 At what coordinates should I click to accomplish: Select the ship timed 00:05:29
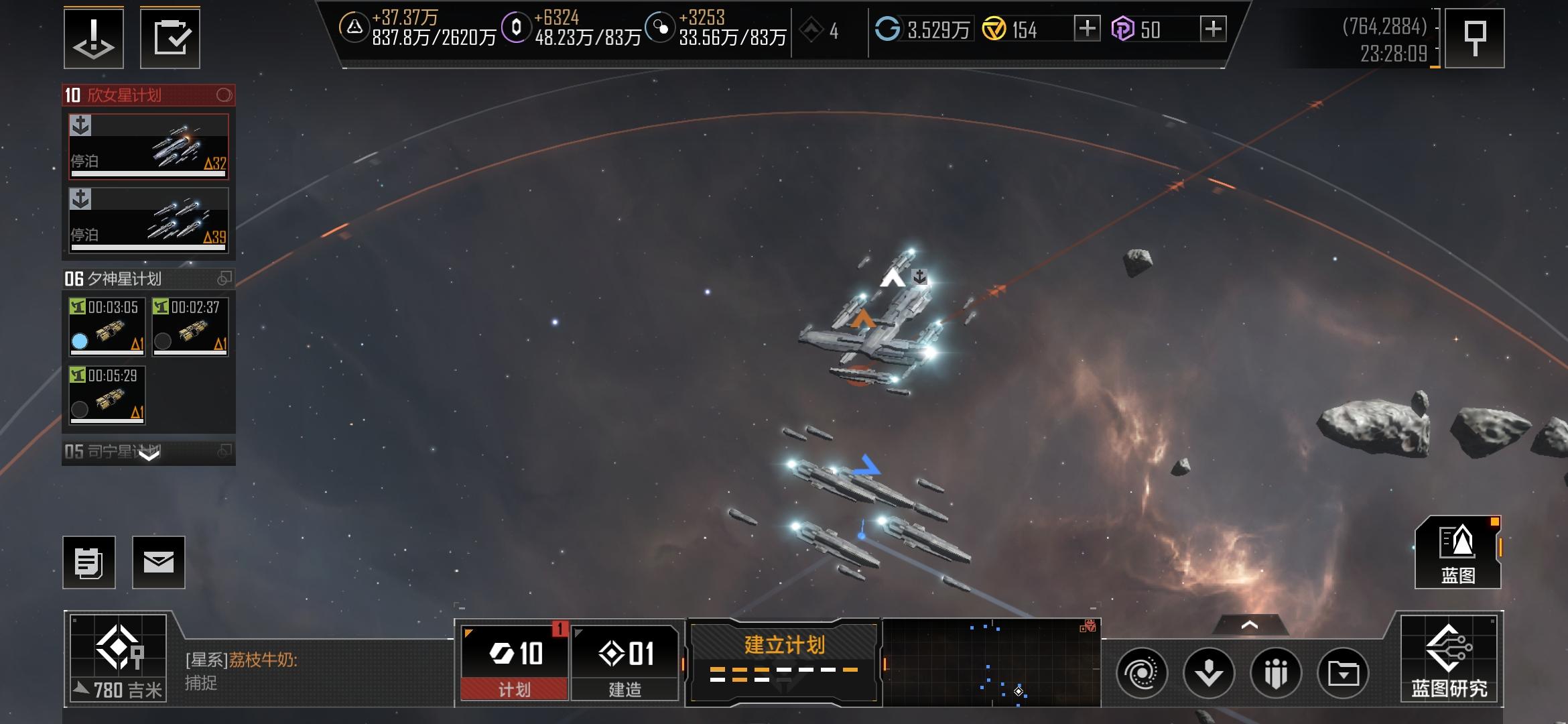point(107,394)
